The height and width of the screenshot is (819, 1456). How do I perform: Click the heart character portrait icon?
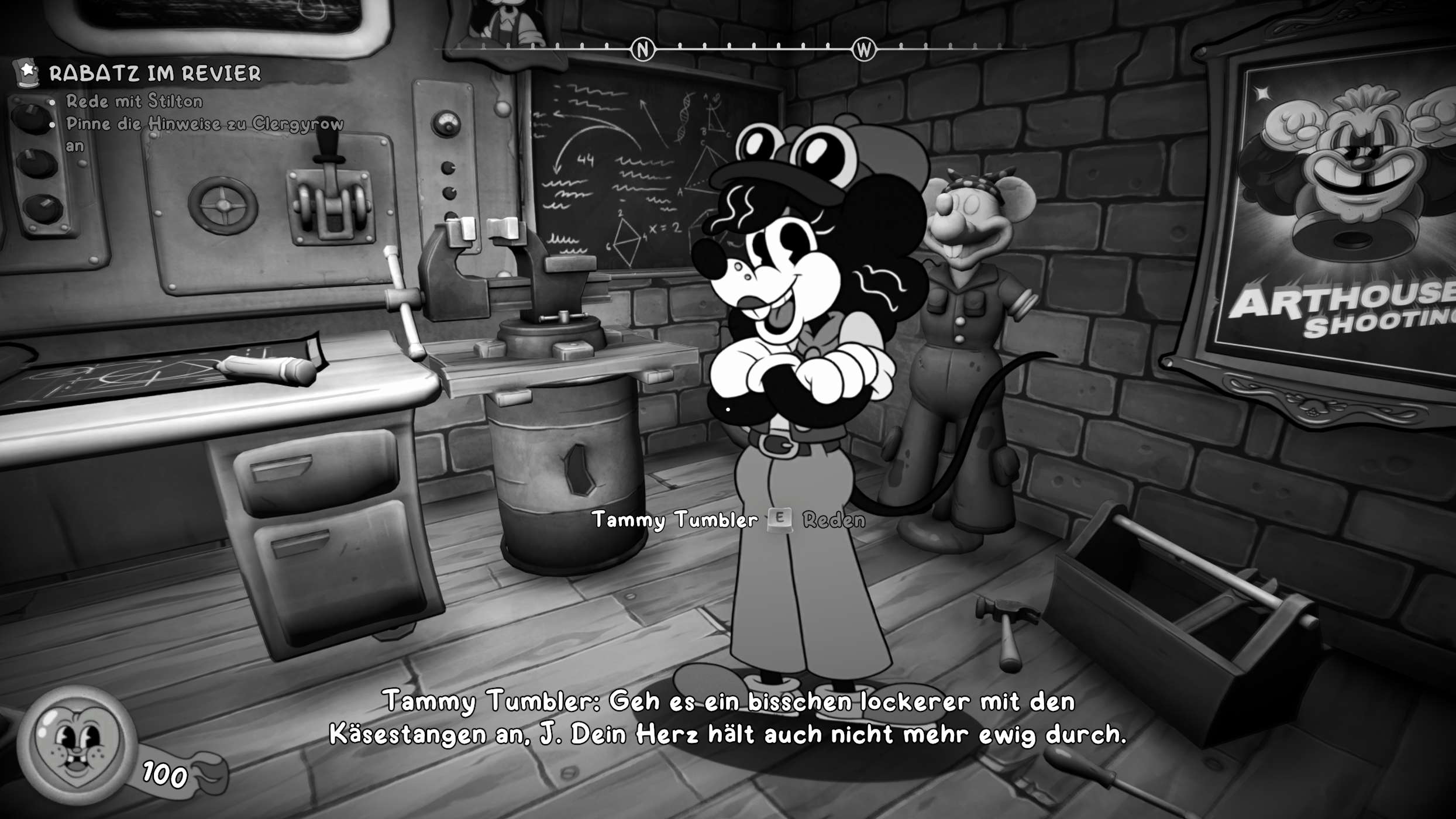pyautogui.click(x=76, y=745)
